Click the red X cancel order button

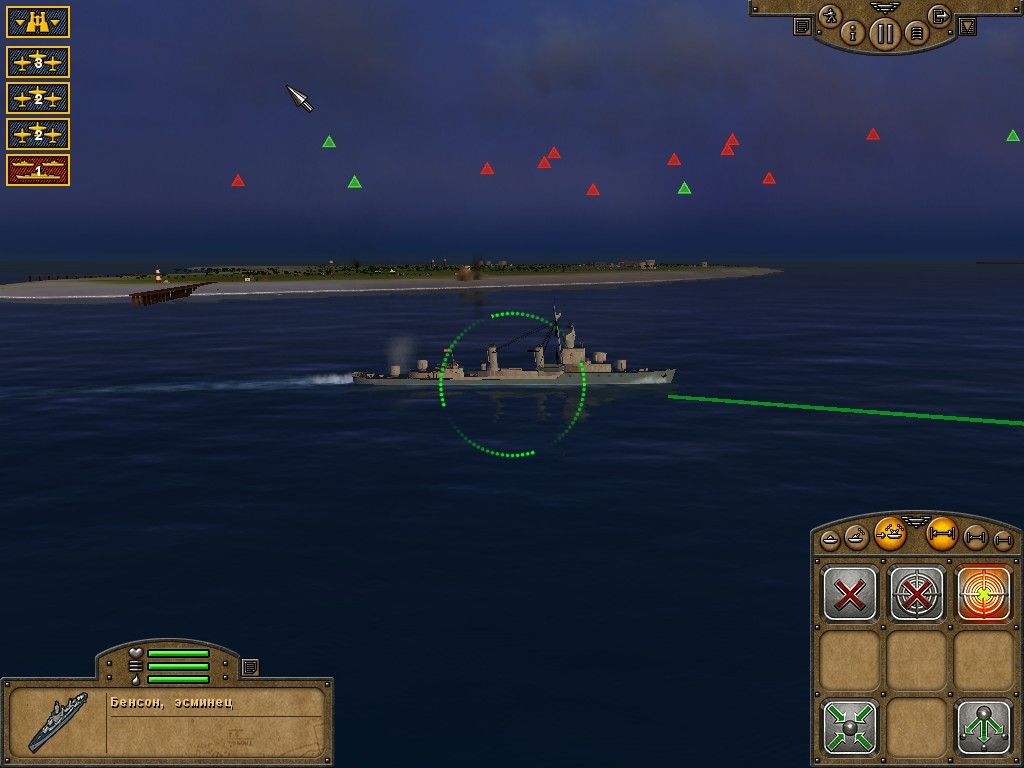click(850, 594)
